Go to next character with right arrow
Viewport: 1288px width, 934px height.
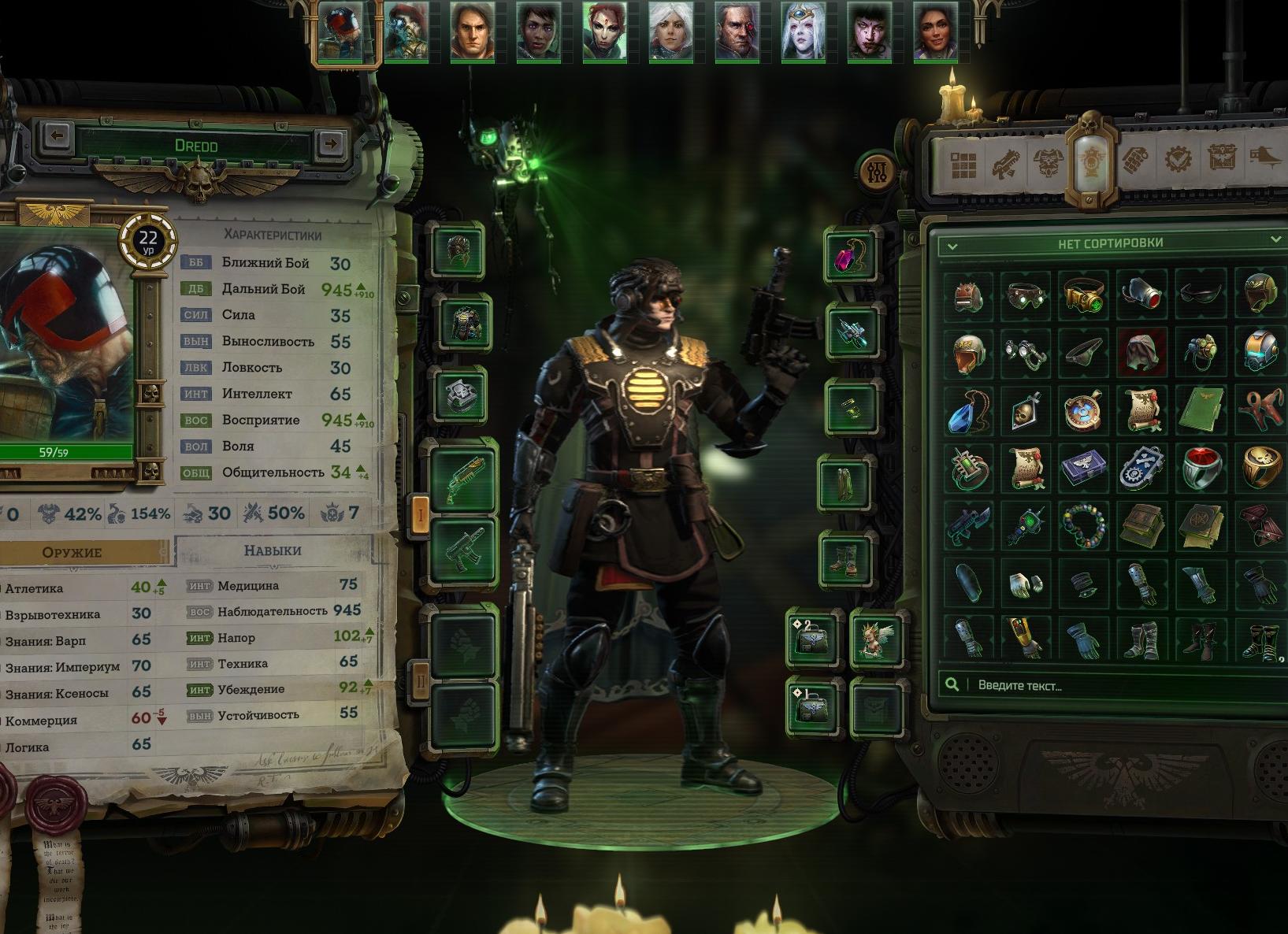pos(331,143)
